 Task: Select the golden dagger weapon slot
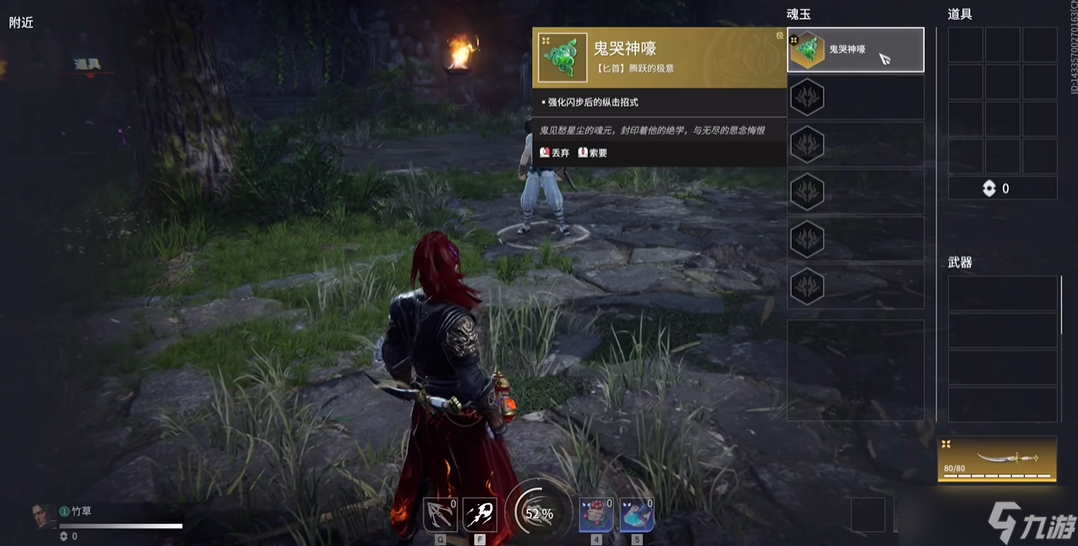click(997, 459)
